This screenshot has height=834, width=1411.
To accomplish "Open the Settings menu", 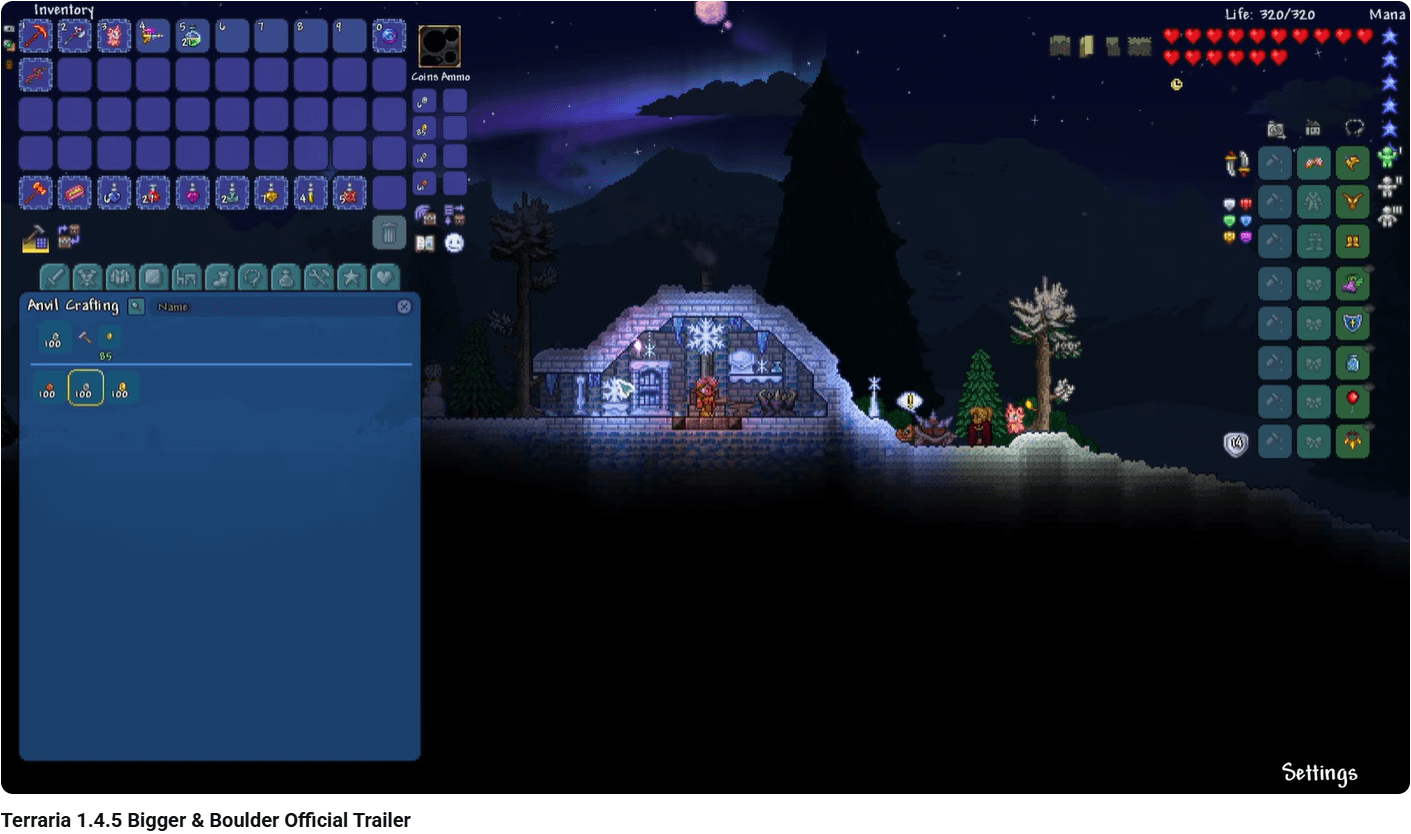I will point(1319,773).
